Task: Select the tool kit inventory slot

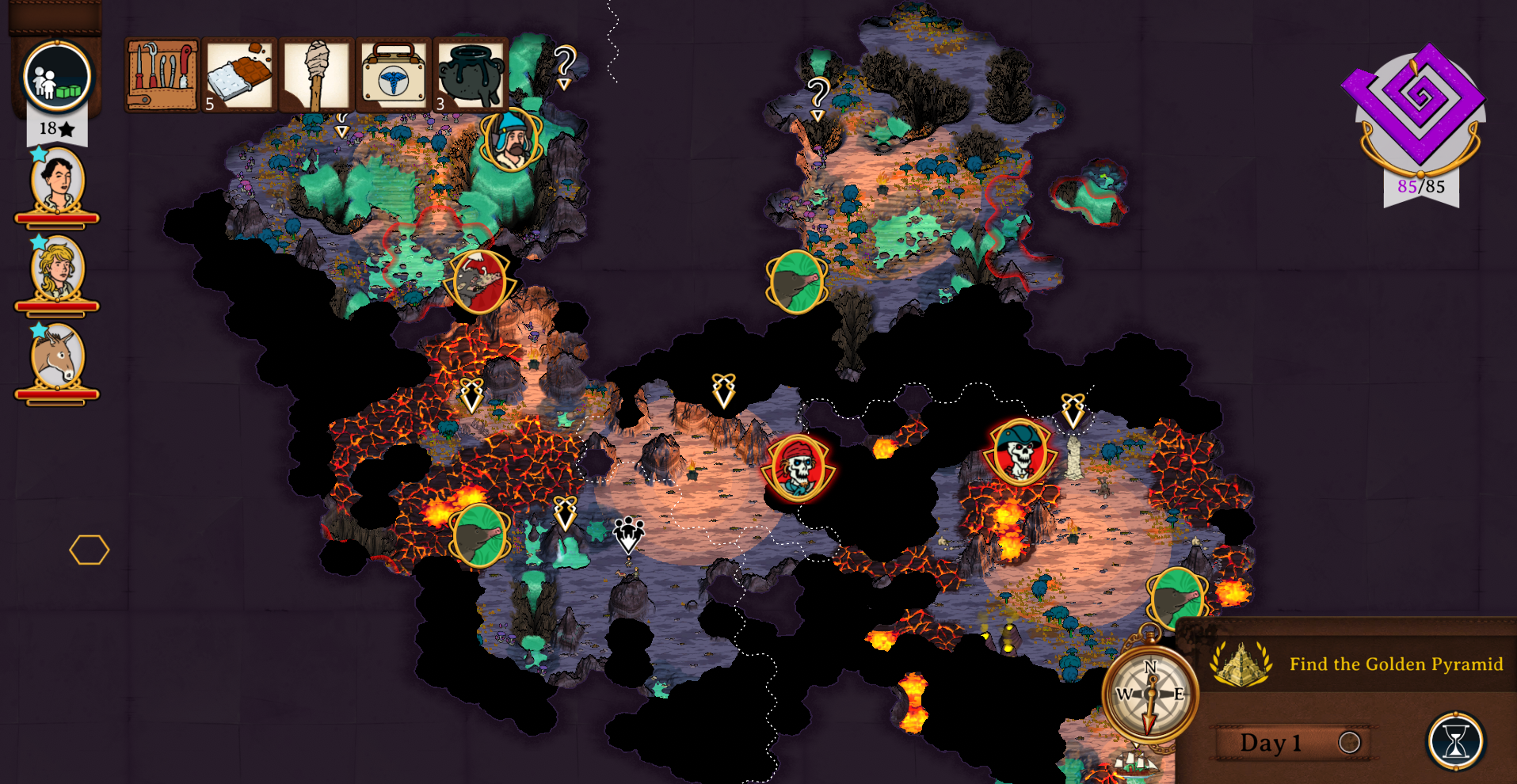Action: 162,75
